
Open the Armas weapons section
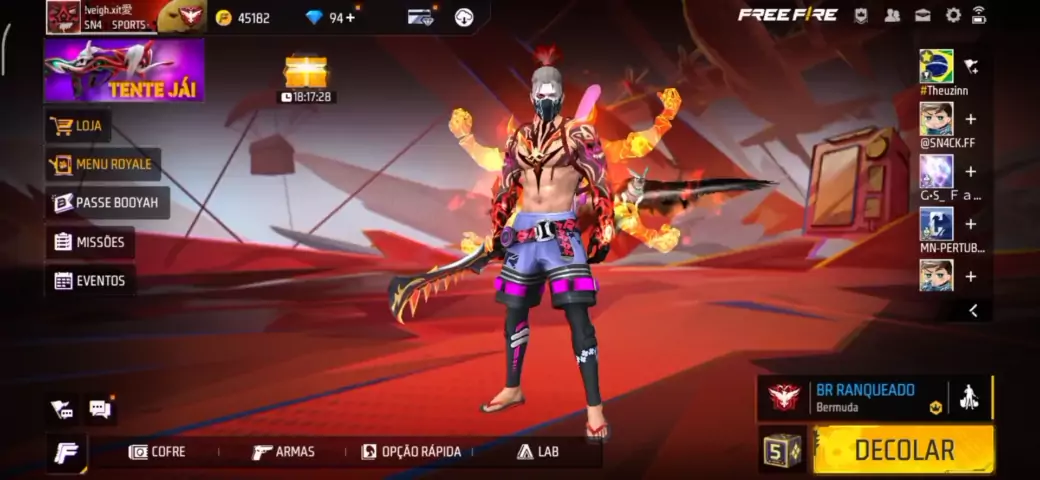[x=283, y=452]
